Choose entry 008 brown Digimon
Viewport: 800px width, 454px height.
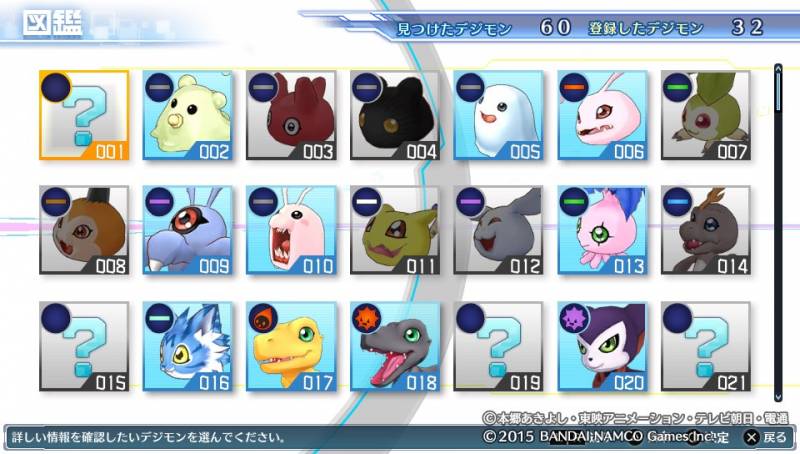coord(84,231)
